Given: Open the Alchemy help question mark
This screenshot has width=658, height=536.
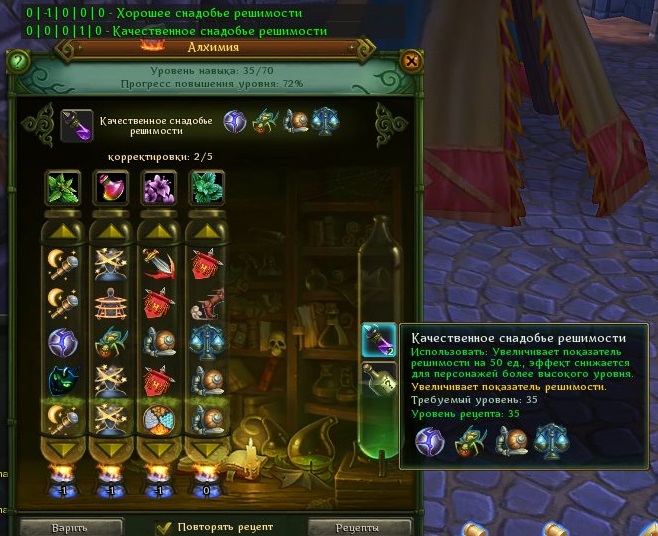Looking at the screenshot, I should coord(17,61).
